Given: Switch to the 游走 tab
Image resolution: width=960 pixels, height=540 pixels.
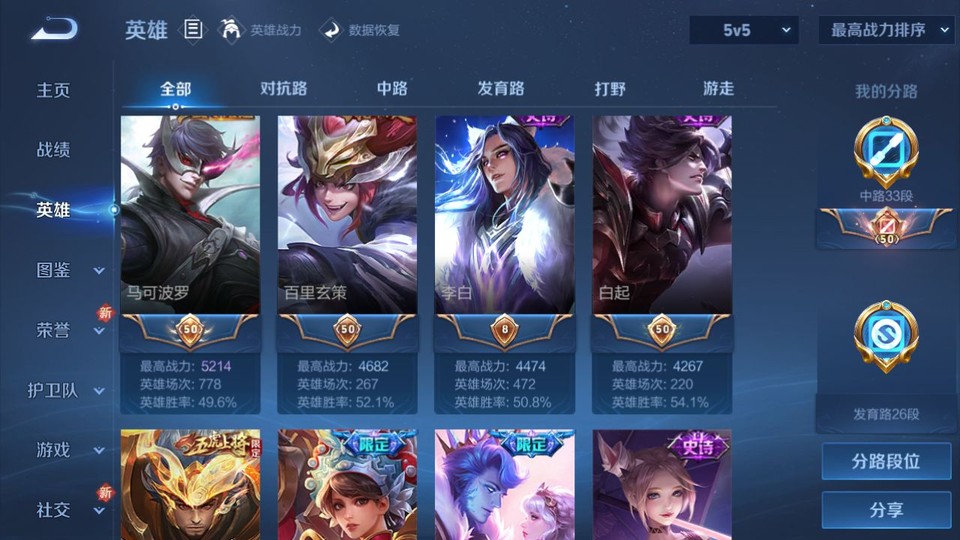Looking at the screenshot, I should pyautogui.click(x=718, y=89).
